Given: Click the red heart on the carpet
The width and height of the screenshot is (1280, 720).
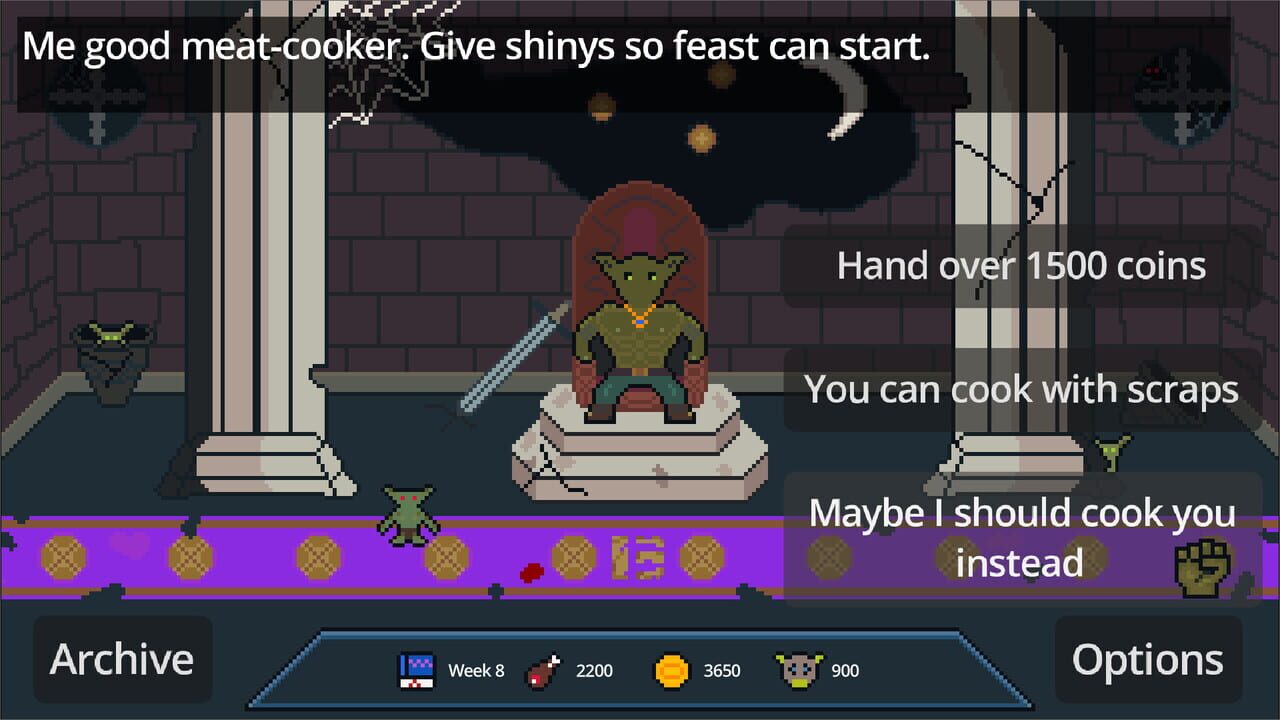Looking at the screenshot, I should coord(128,545).
